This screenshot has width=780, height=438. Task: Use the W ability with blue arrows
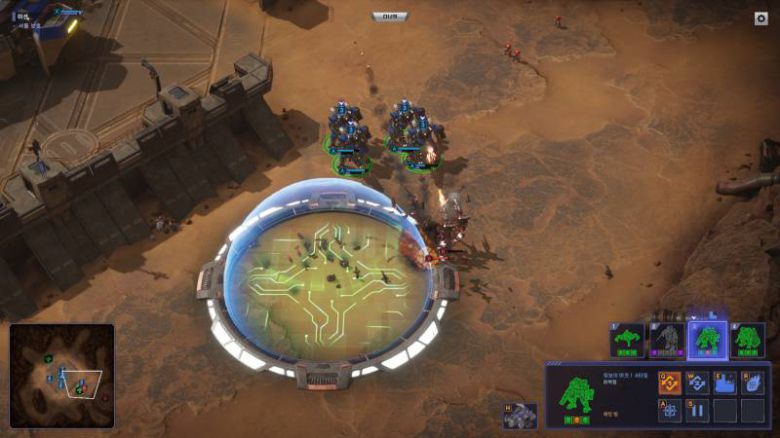coord(697,383)
